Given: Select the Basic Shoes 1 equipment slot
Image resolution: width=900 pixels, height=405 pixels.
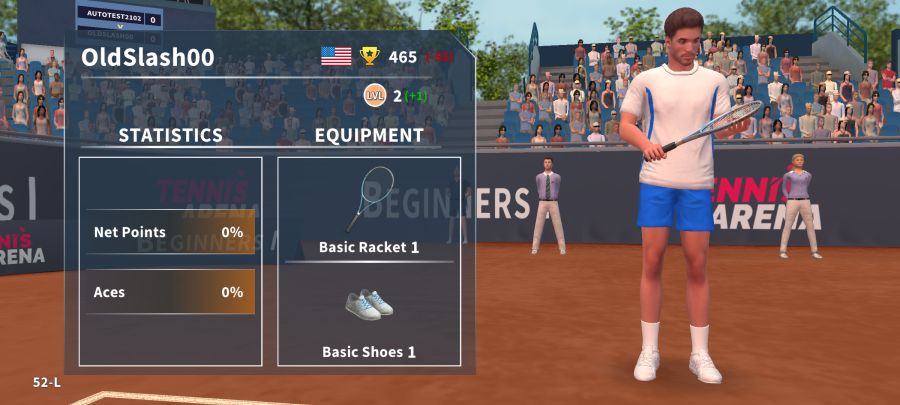Looking at the screenshot, I should click(368, 318).
